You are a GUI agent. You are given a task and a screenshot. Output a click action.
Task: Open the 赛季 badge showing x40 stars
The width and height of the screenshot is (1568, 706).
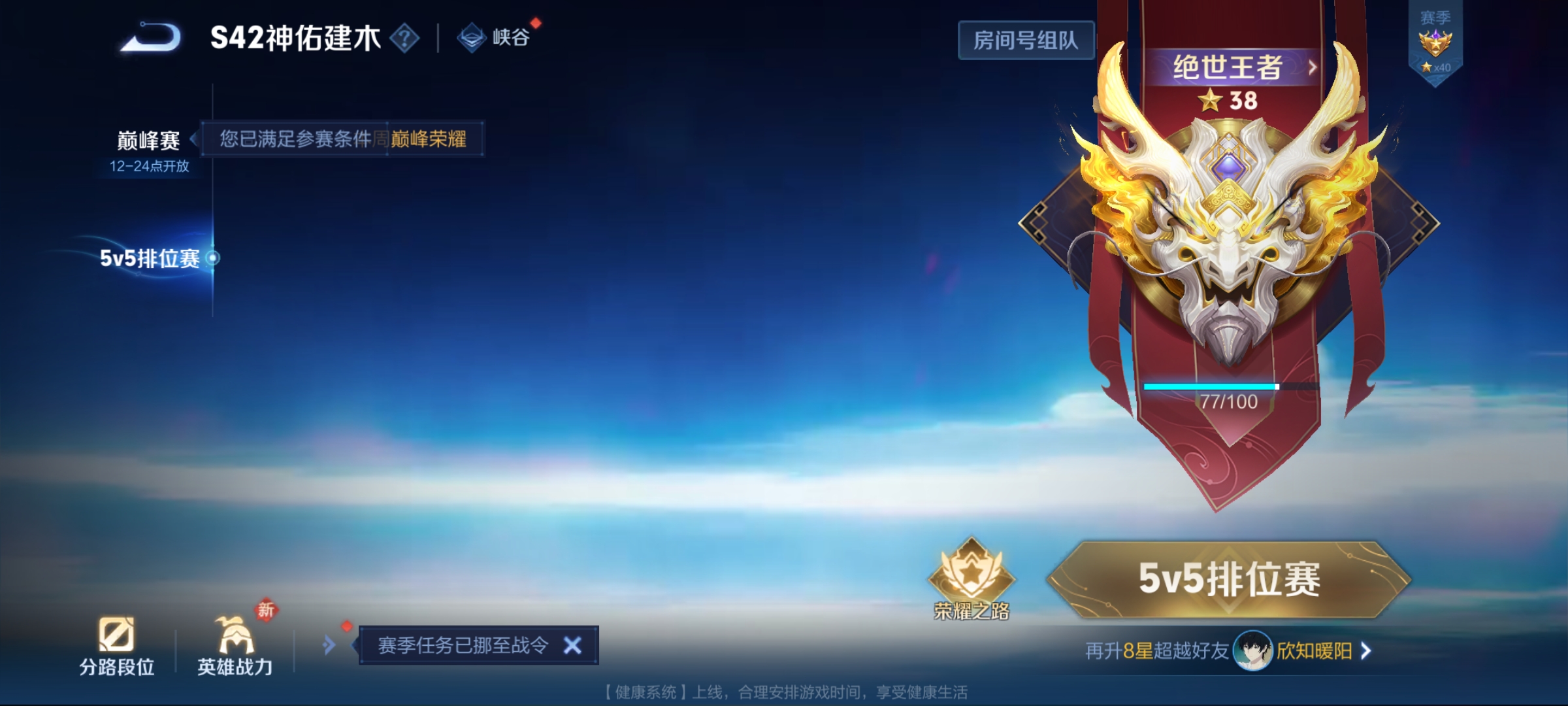point(1435,43)
